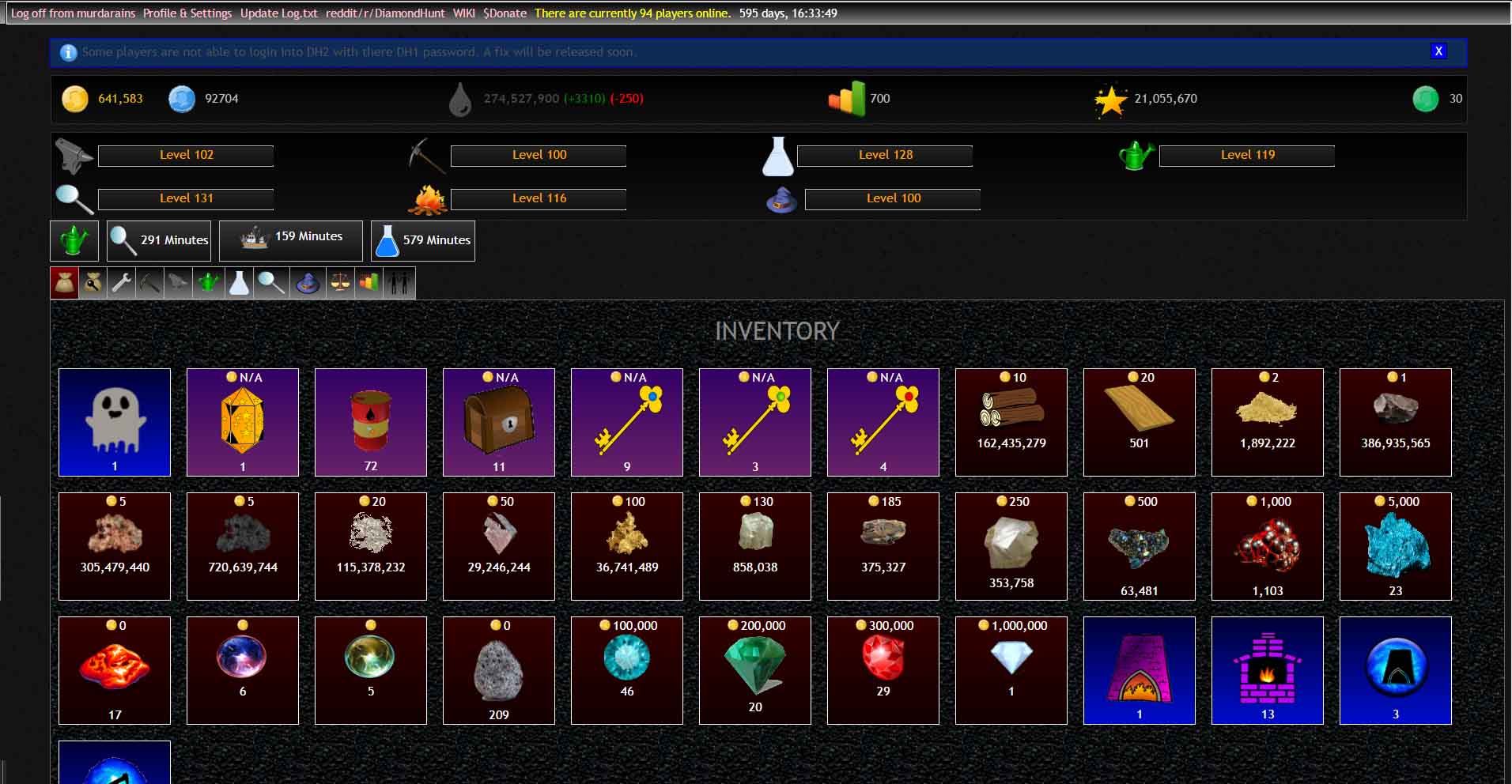Screen dimensions: 1512x784
Task: Open the Update Log.txt menu item
Action: pos(278,13)
